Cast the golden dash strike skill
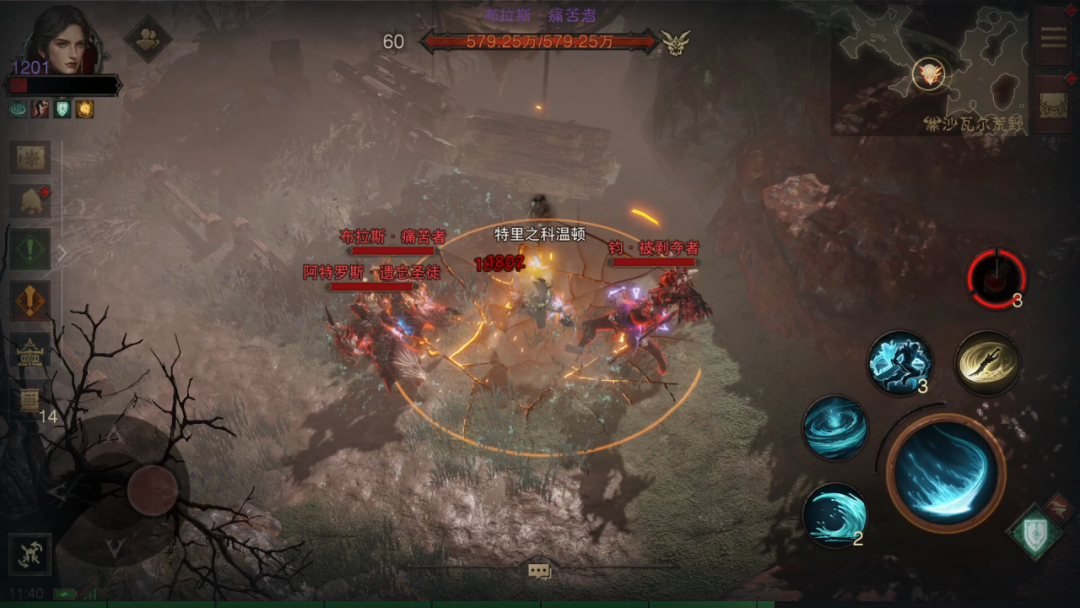 tap(987, 363)
